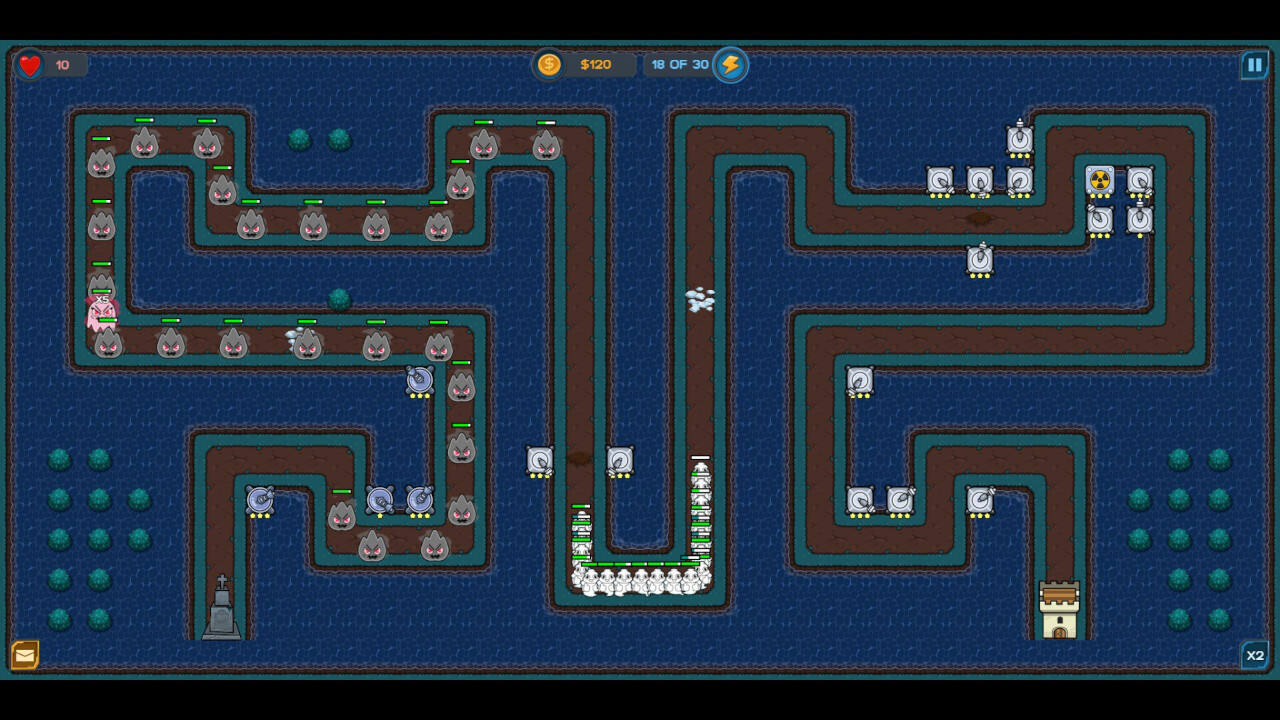The height and width of the screenshot is (720, 1280).
Task: Toggle the X2 game speed button
Action: 1253,656
